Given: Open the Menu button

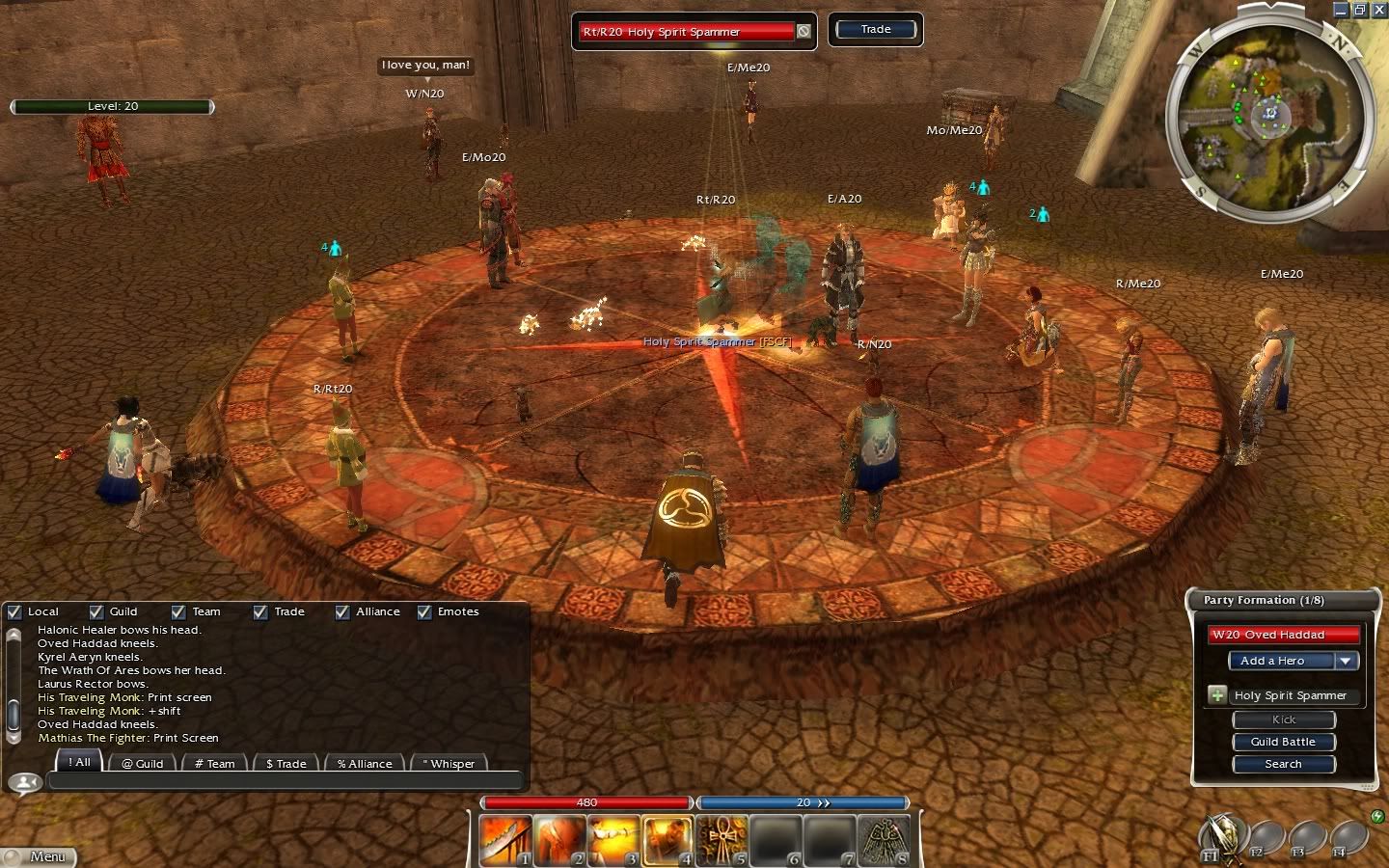Looking at the screenshot, I should [39, 856].
